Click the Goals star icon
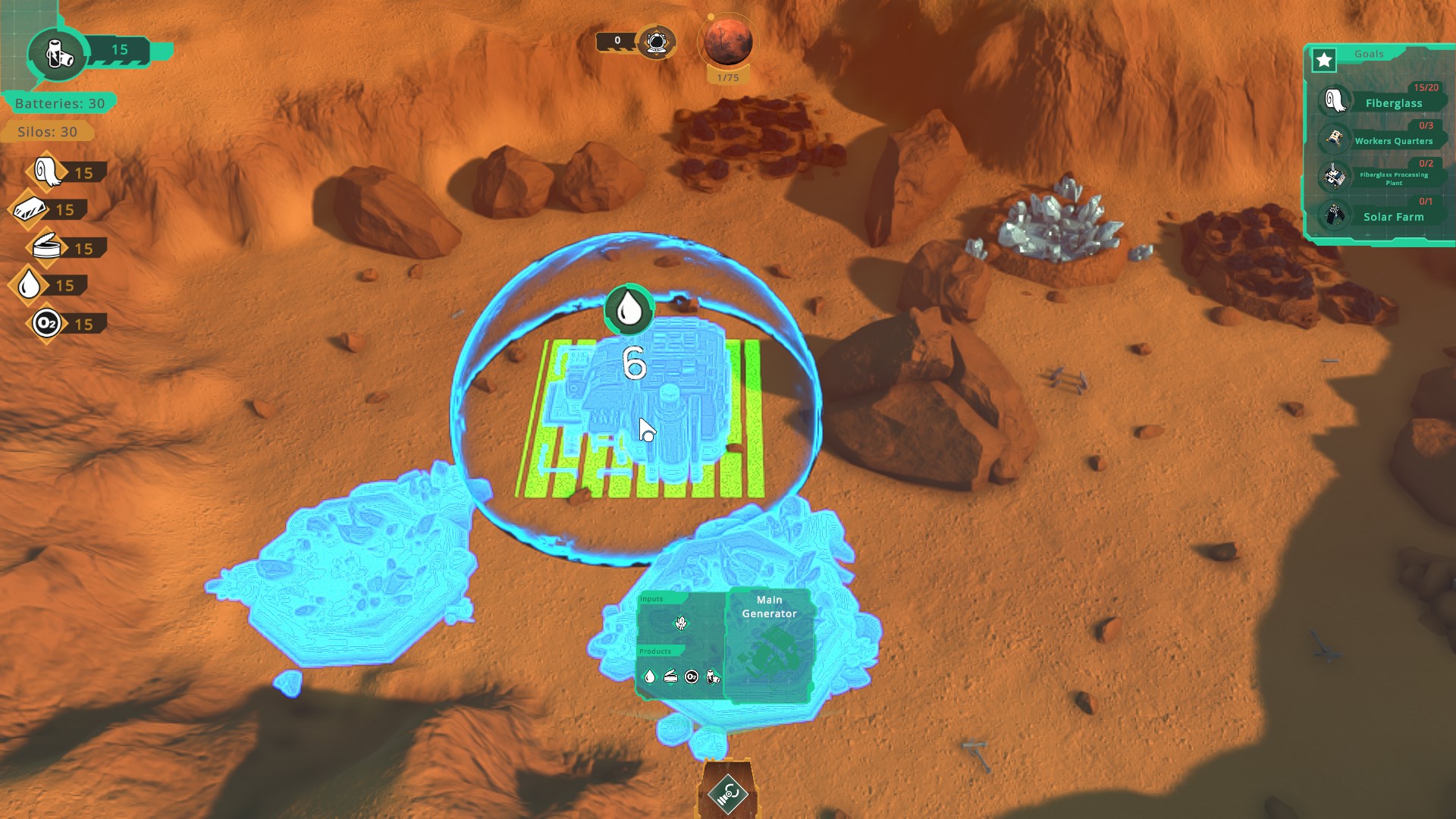Screen dimensions: 1456x819 point(1324,61)
